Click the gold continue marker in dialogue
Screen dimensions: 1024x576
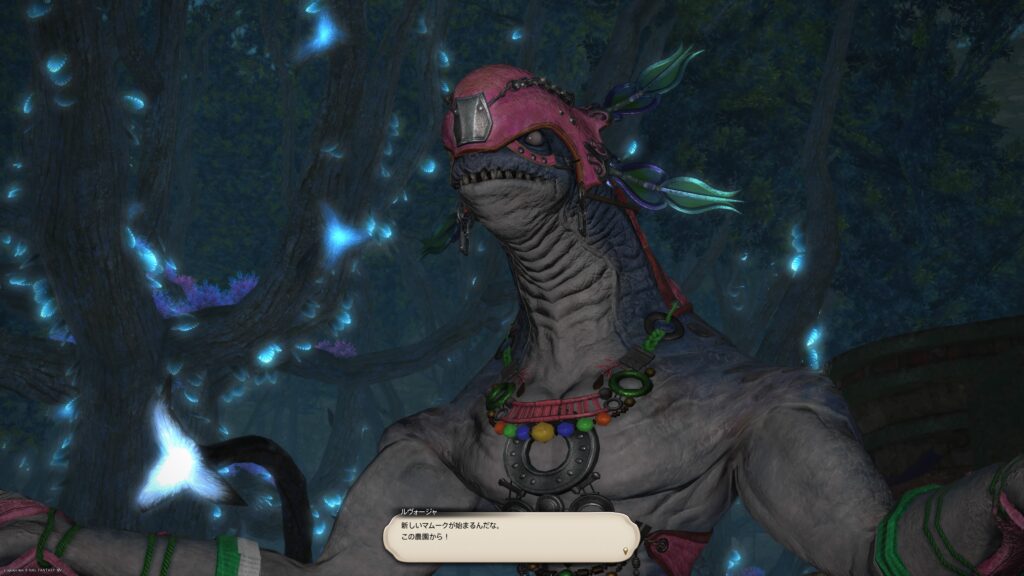[627, 549]
